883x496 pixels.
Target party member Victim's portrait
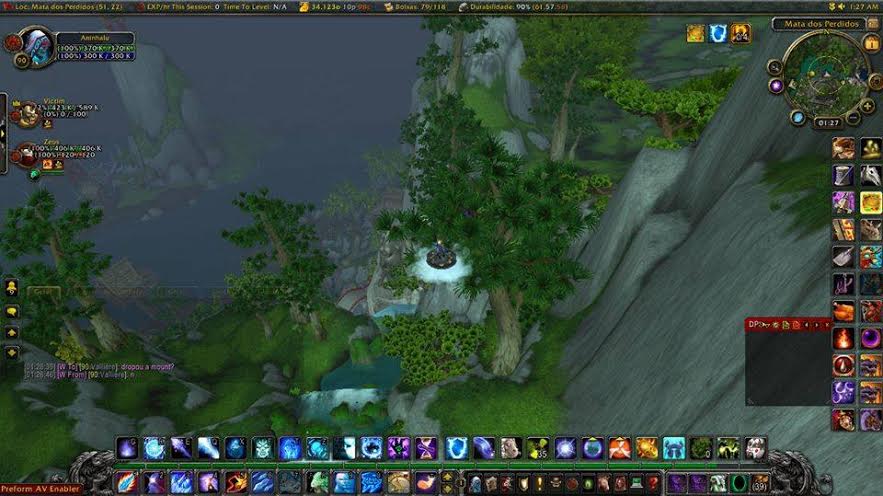pos(26,113)
